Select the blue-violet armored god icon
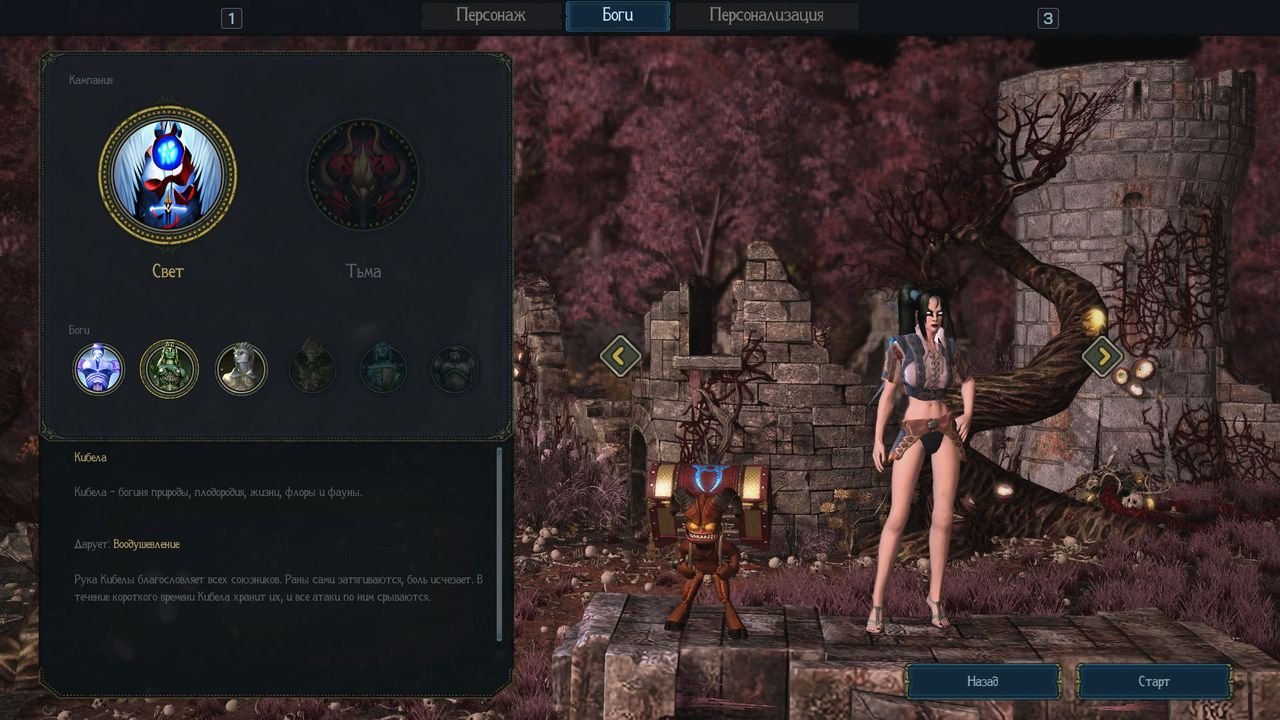The height and width of the screenshot is (720, 1280). click(x=99, y=369)
